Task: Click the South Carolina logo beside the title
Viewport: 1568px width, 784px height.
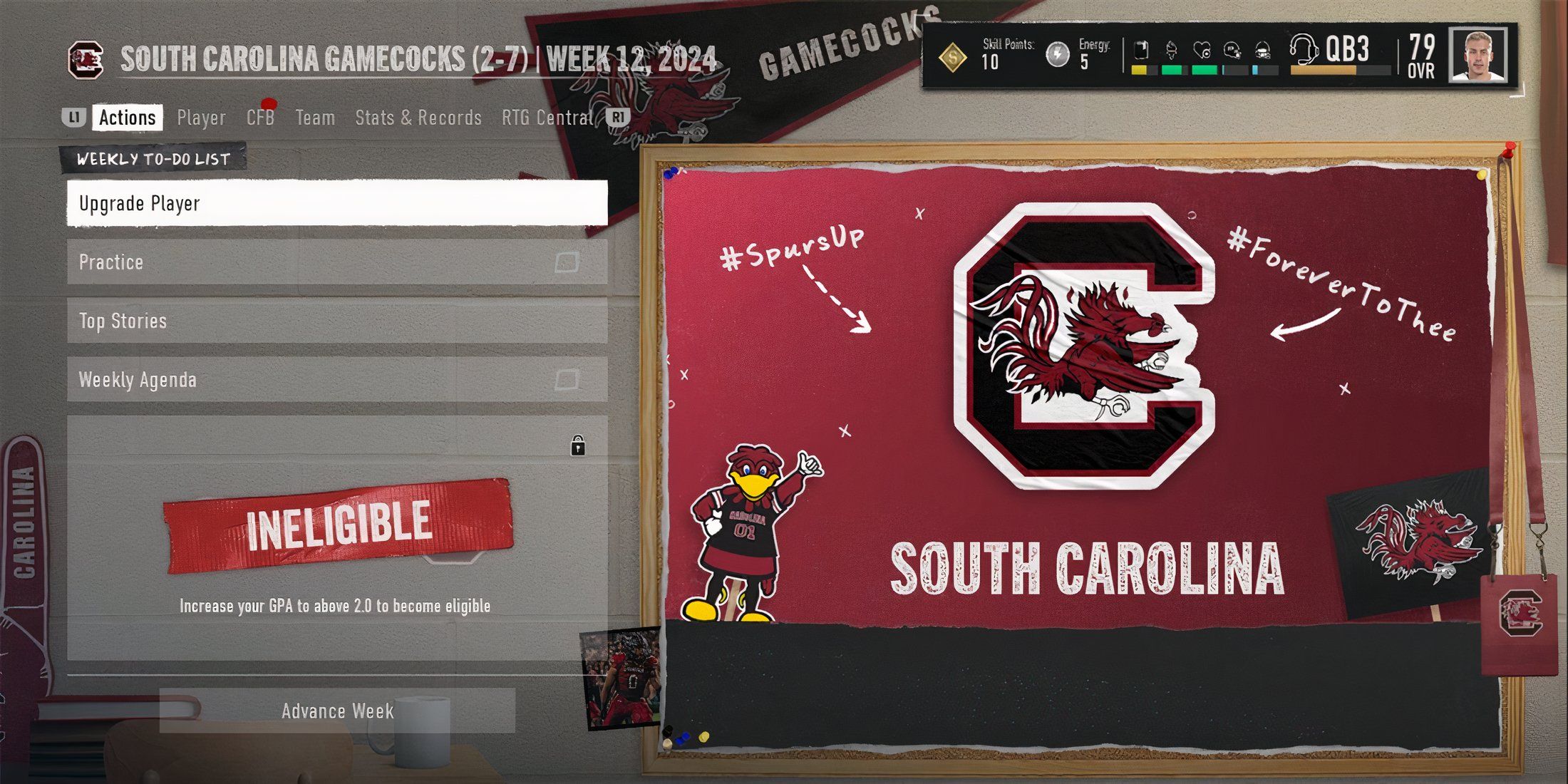Action: (86, 58)
